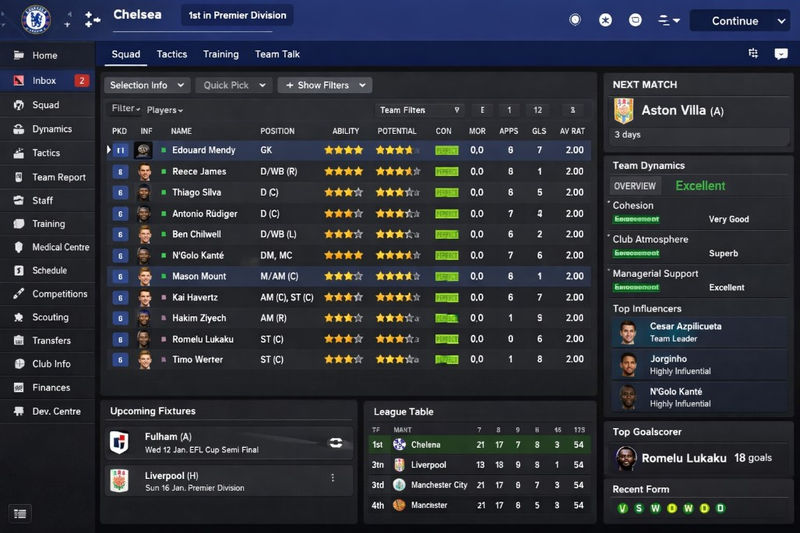View Cesar Azpilicueta in Top Influencers
This screenshot has height=533, width=800.
[685, 332]
